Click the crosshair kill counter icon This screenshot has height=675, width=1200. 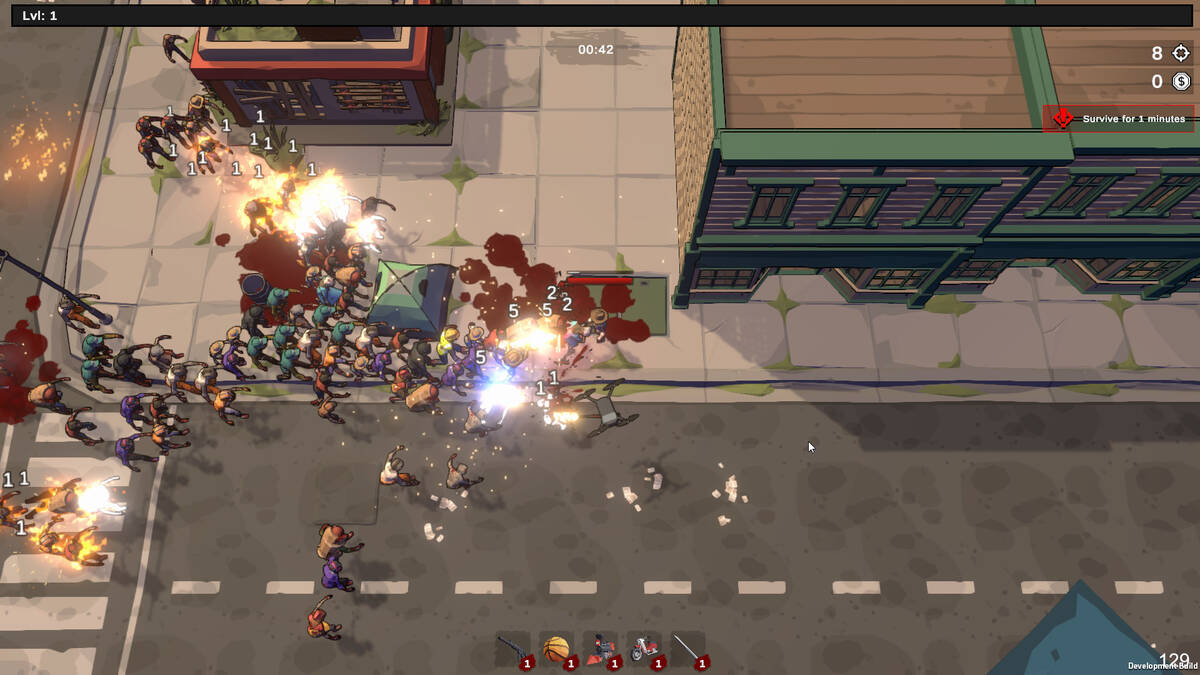pyautogui.click(x=1181, y=54)
